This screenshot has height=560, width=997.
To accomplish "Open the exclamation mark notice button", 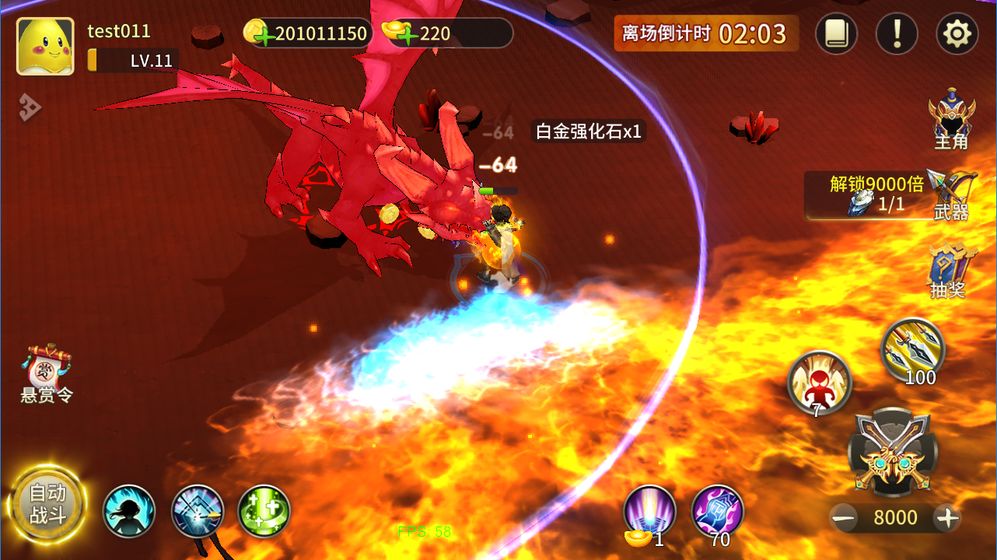I will 896,34.
